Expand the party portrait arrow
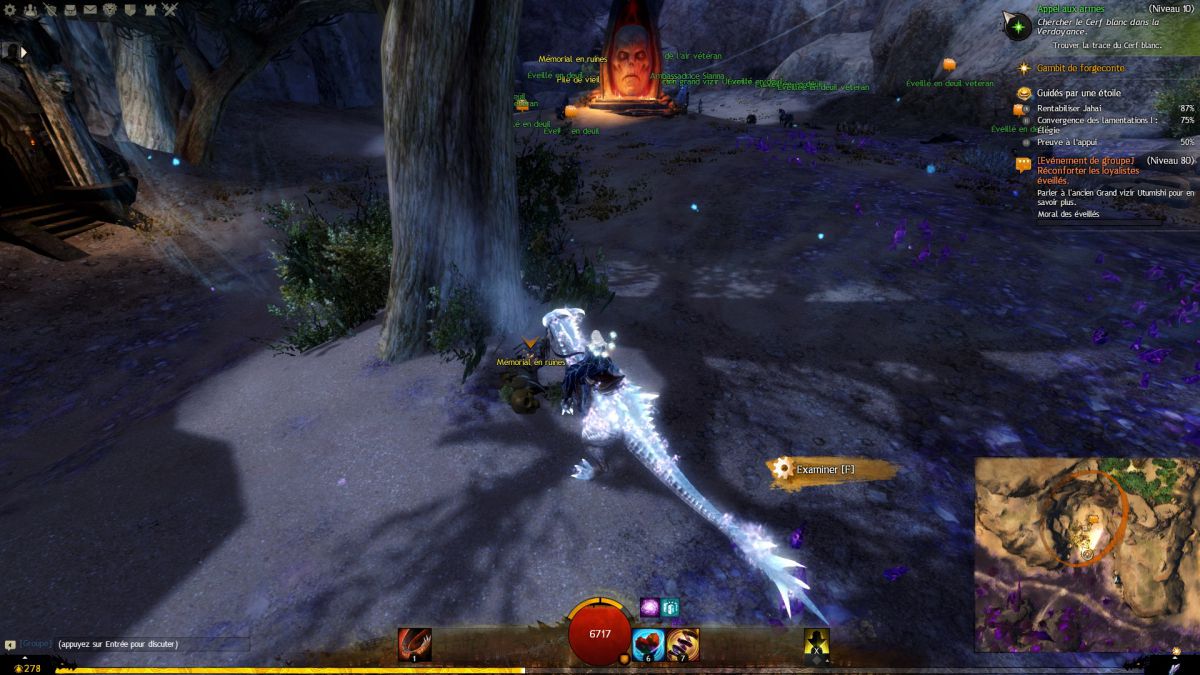 pos(22,51)
